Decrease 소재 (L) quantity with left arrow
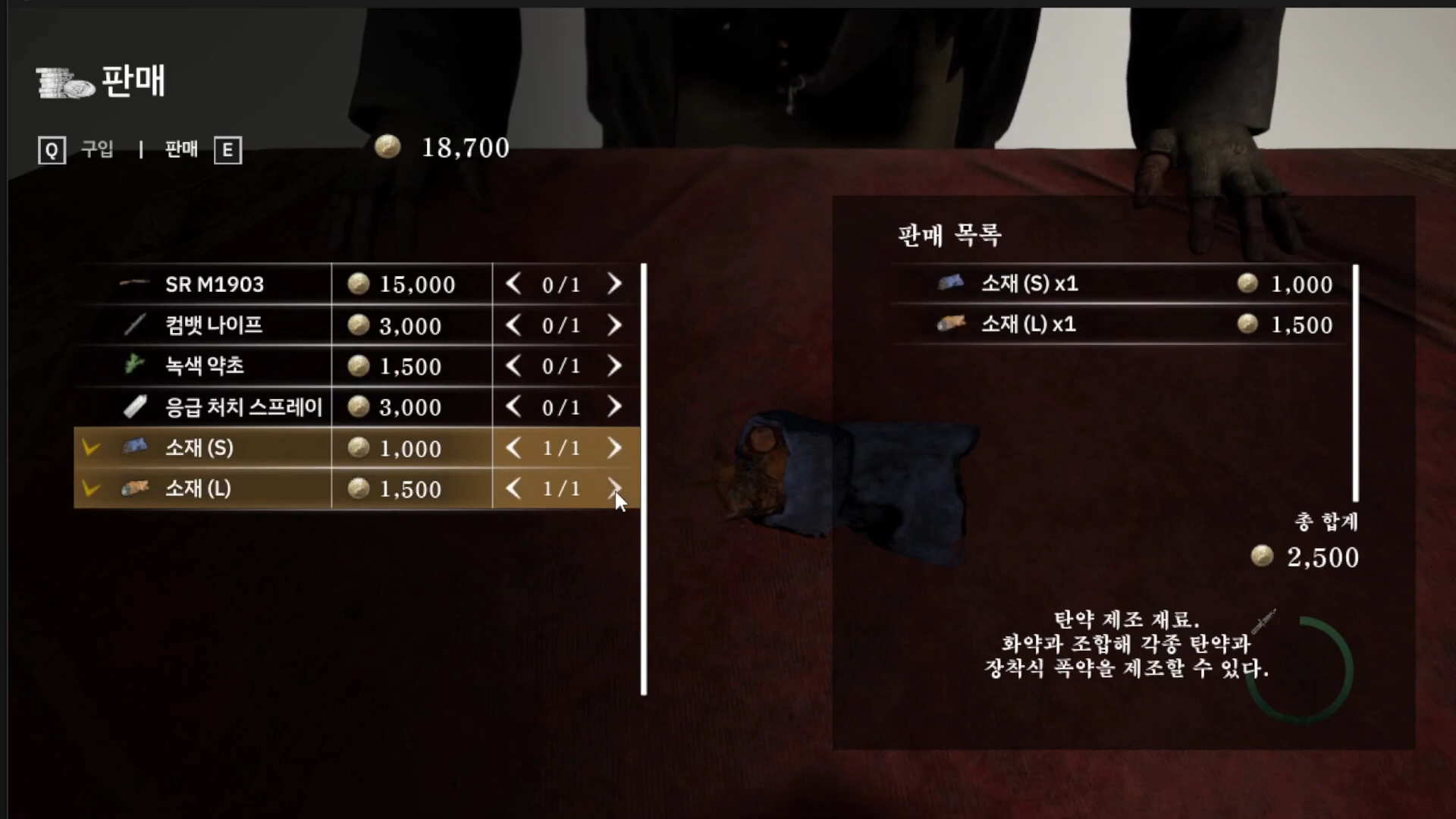 513,488
